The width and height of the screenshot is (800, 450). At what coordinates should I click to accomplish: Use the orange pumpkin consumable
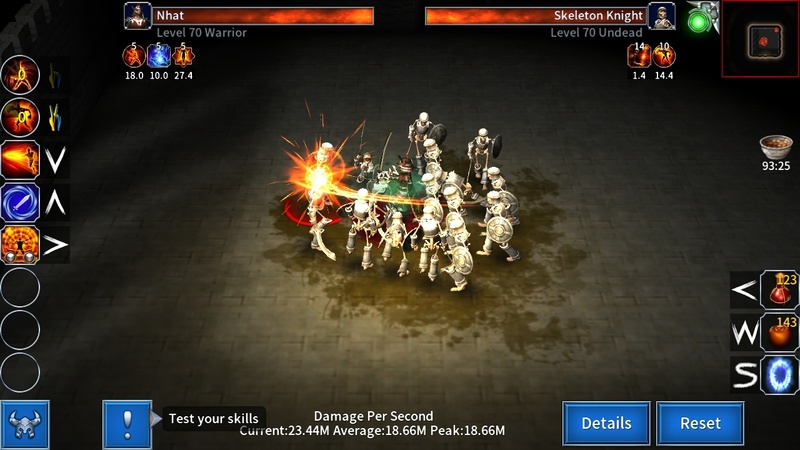click(x=780, y=333)
